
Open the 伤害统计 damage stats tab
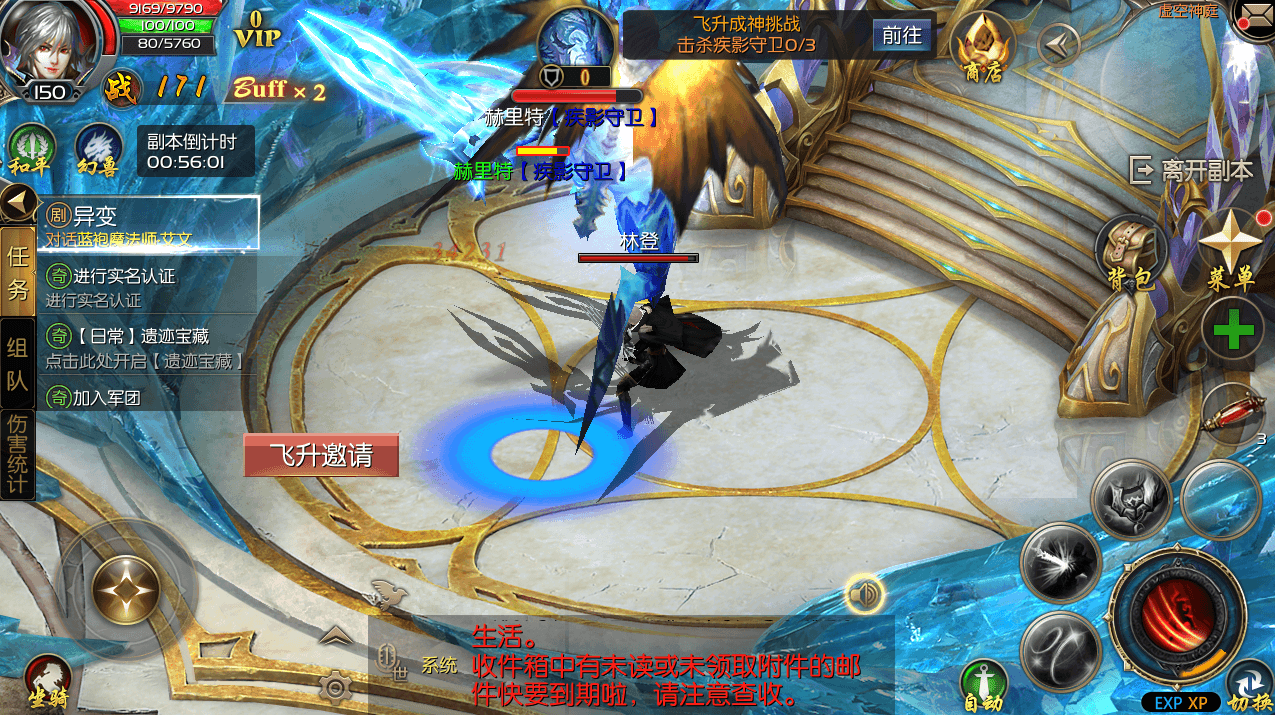[x=17, y=454]
